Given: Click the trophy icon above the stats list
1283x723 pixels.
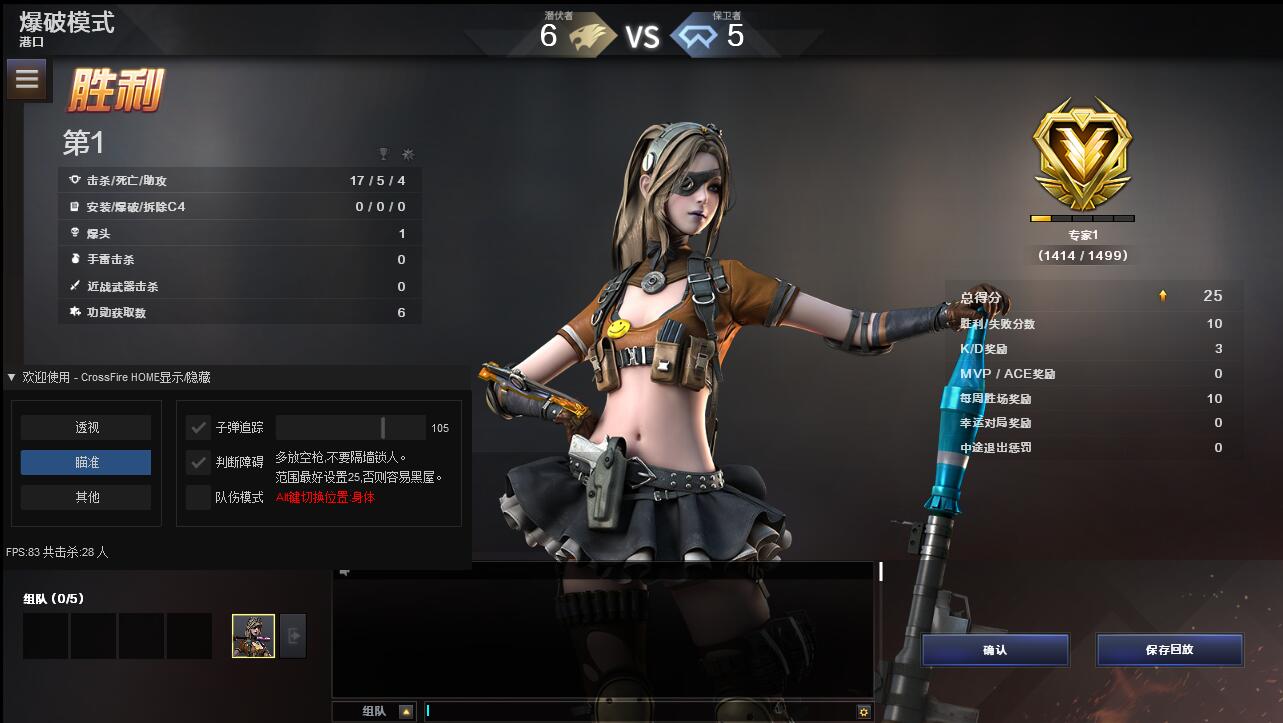Looking at the screenshot, I should coord(384,154).
